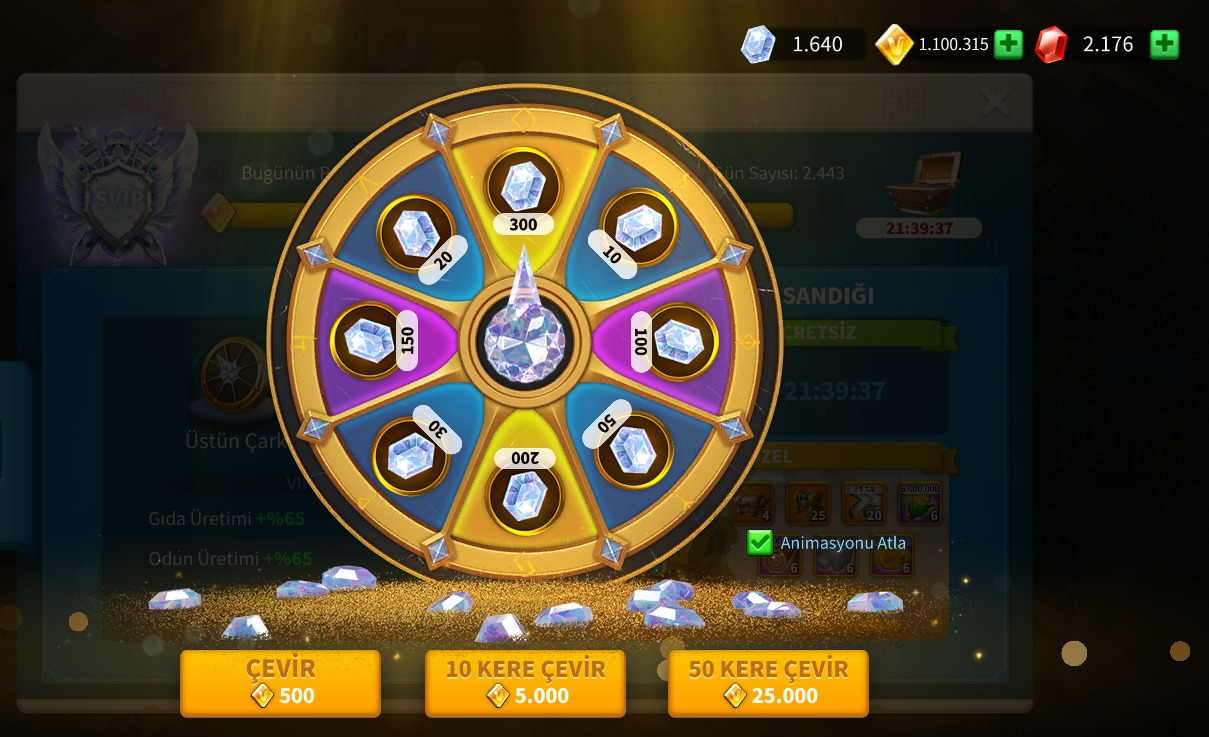Close the dimmed panel with the X

point(995,101)
